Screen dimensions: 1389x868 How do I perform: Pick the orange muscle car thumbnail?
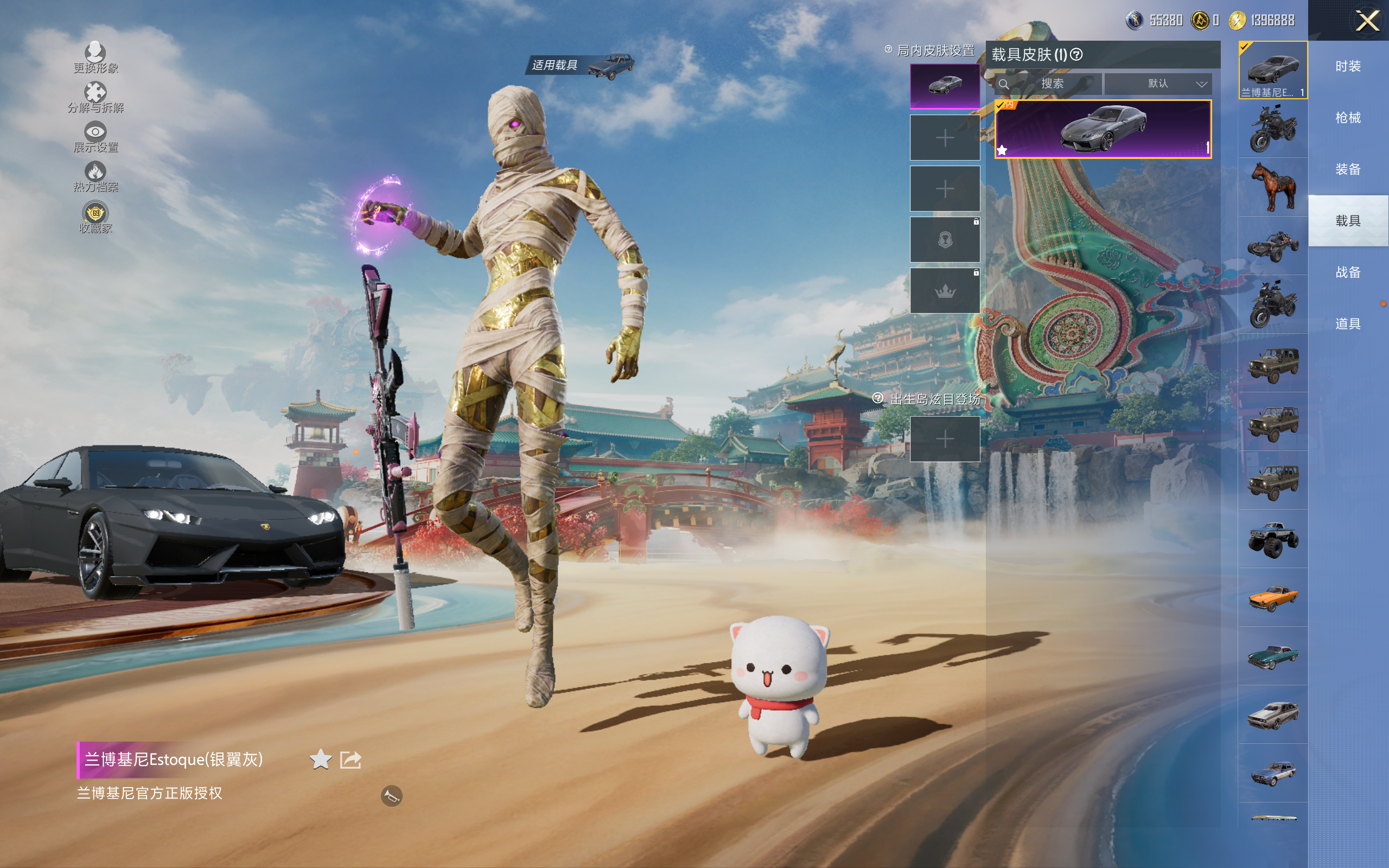pyautogui.click(x=1273, y=598)
